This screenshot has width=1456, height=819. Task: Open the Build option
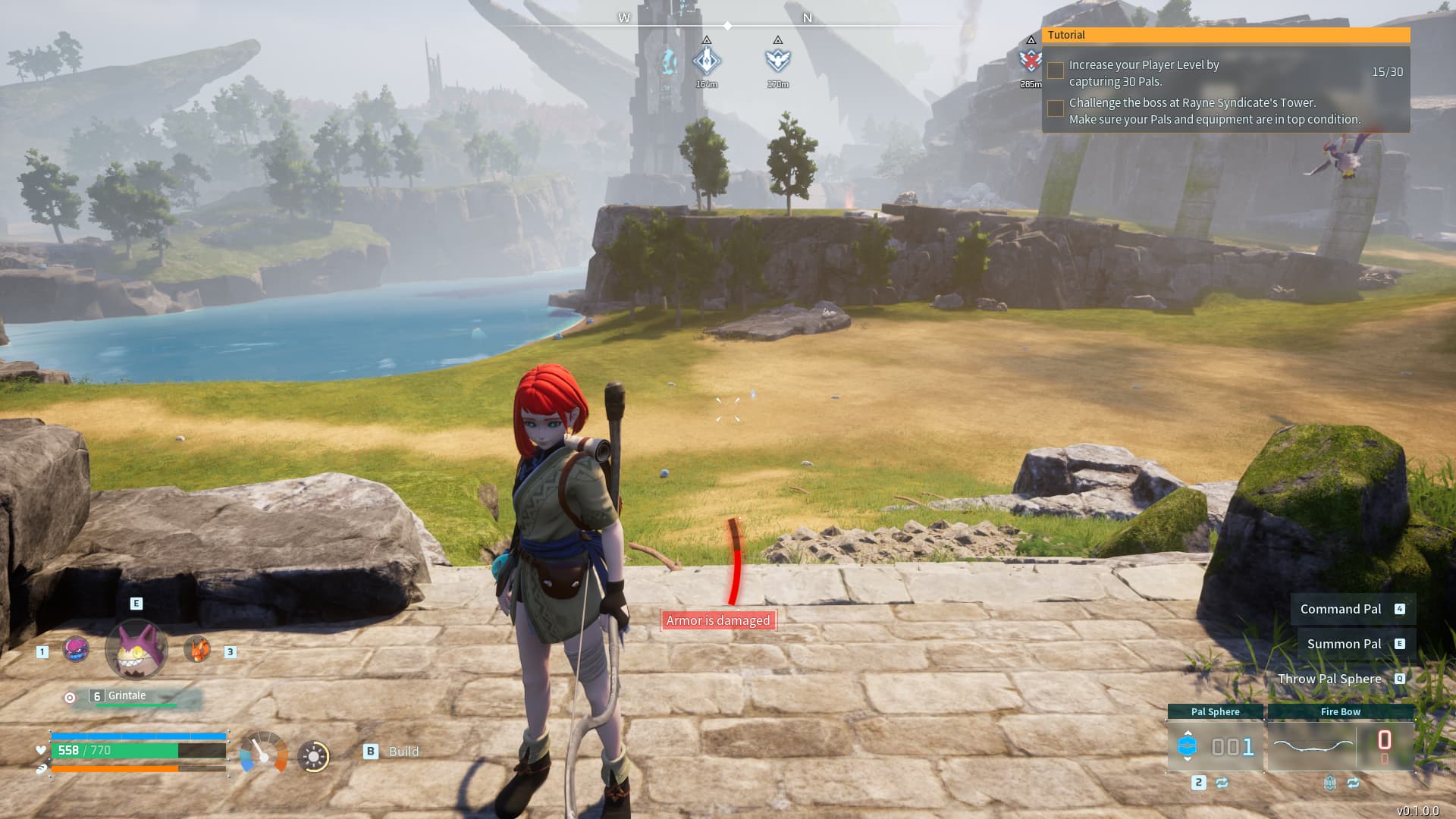coord(392,752)
